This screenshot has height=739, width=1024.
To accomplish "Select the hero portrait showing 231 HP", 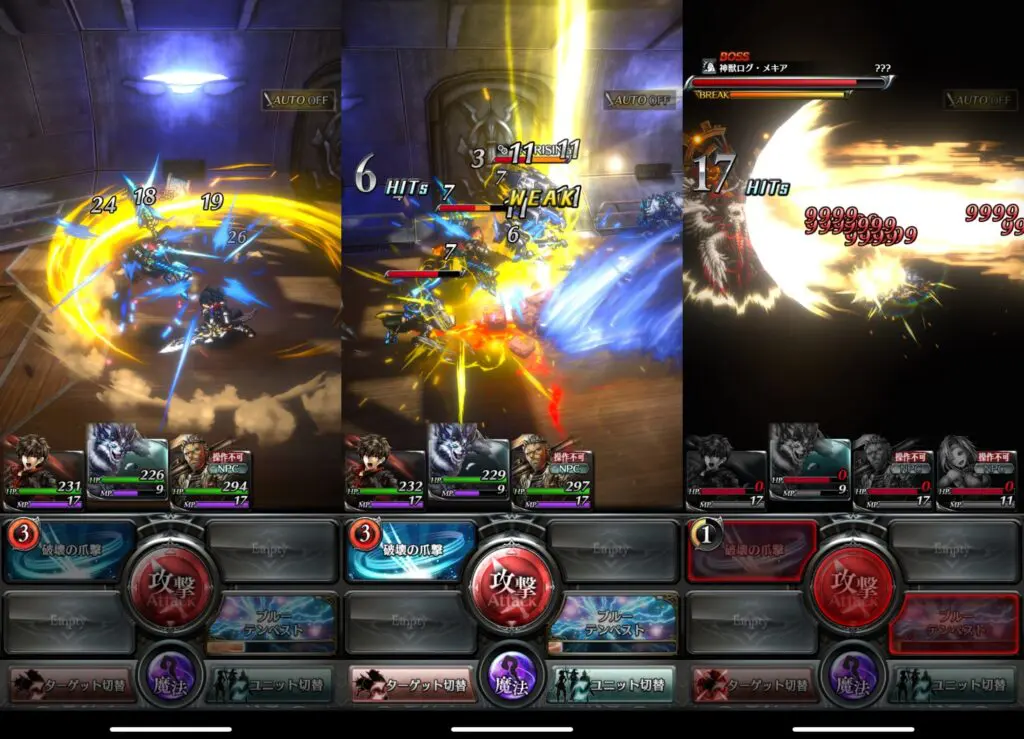I will 44,468.
